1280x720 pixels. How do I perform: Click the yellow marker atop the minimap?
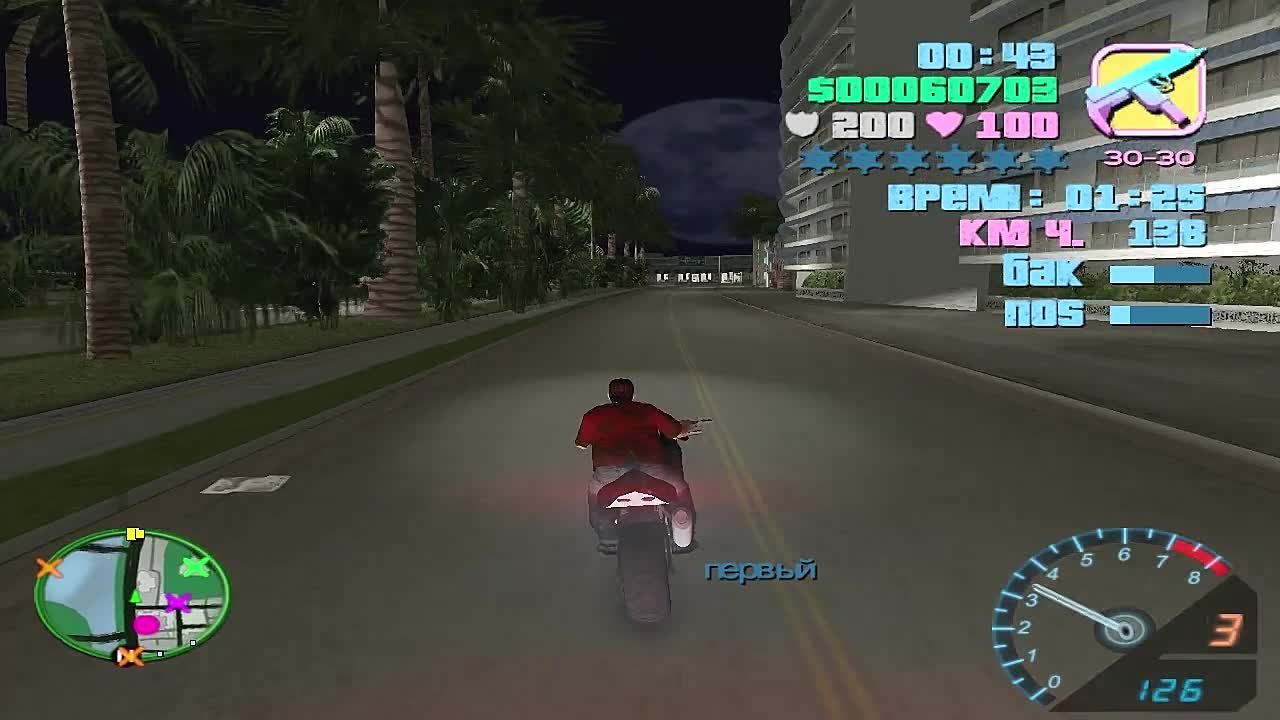(x=134, y=533)
